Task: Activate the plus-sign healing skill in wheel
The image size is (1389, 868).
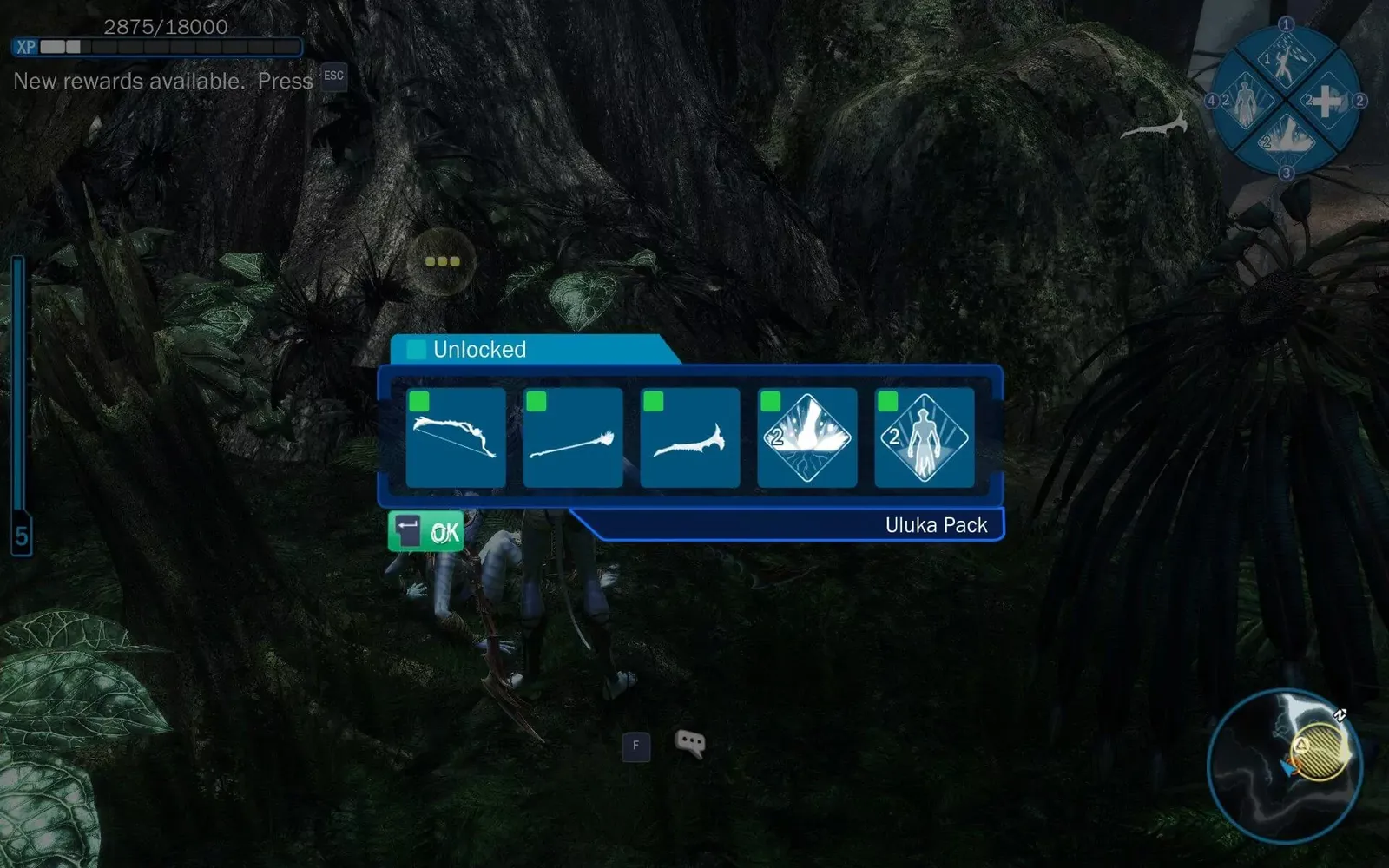Action: tap(1325, 101)
